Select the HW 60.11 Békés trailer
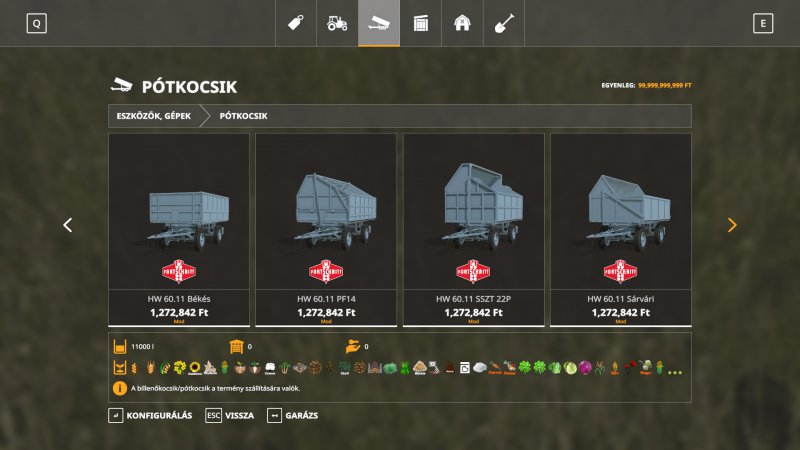 pyautogui.click(x=179, y=229)
